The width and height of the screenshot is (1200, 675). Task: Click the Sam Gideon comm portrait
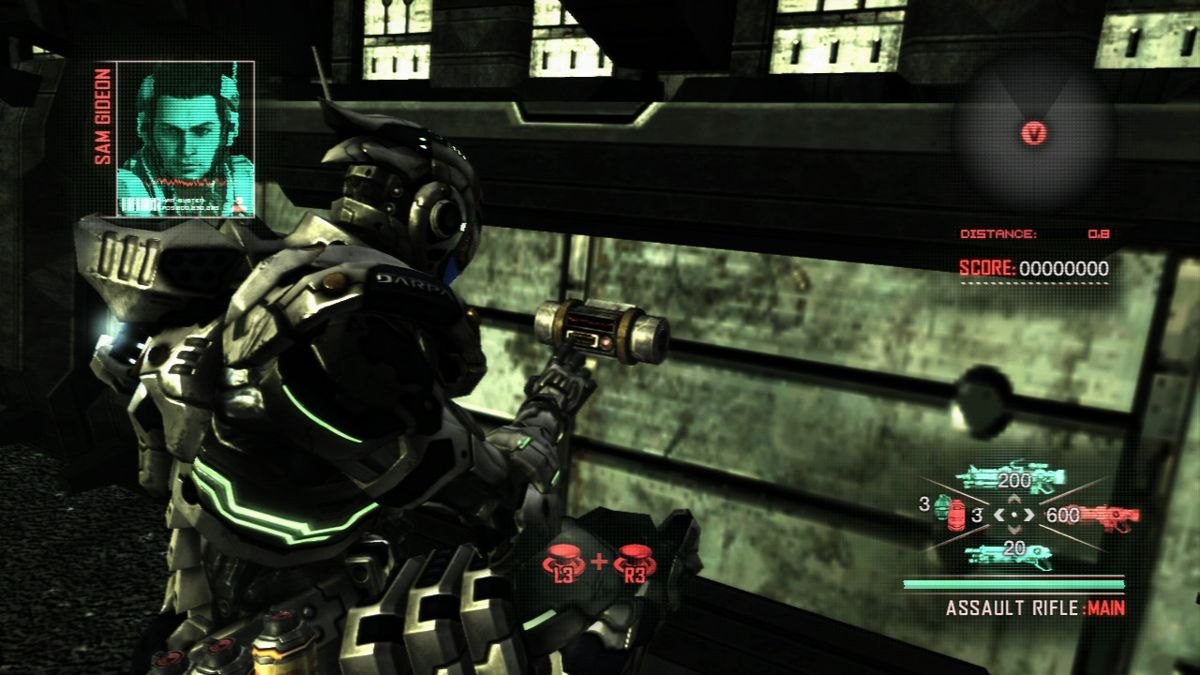[x=186, y=138]
